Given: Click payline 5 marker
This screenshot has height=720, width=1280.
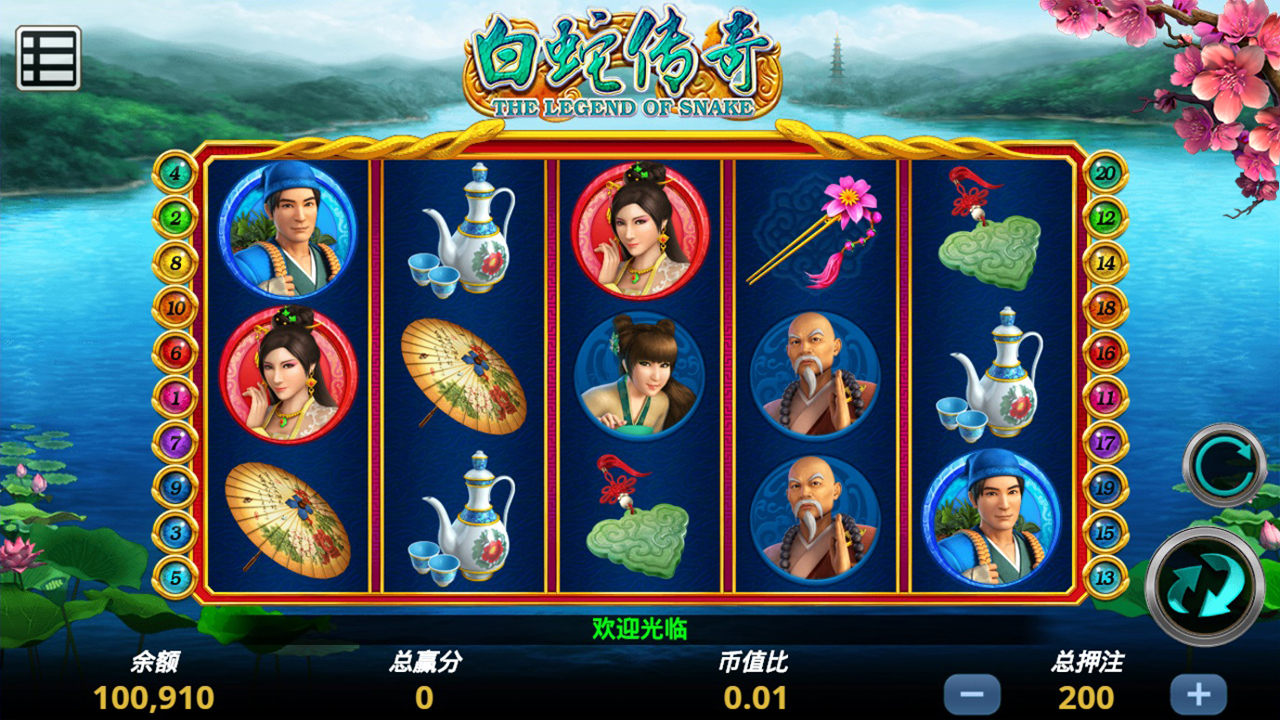Looking at the screenshot, I should click(176, 578).
